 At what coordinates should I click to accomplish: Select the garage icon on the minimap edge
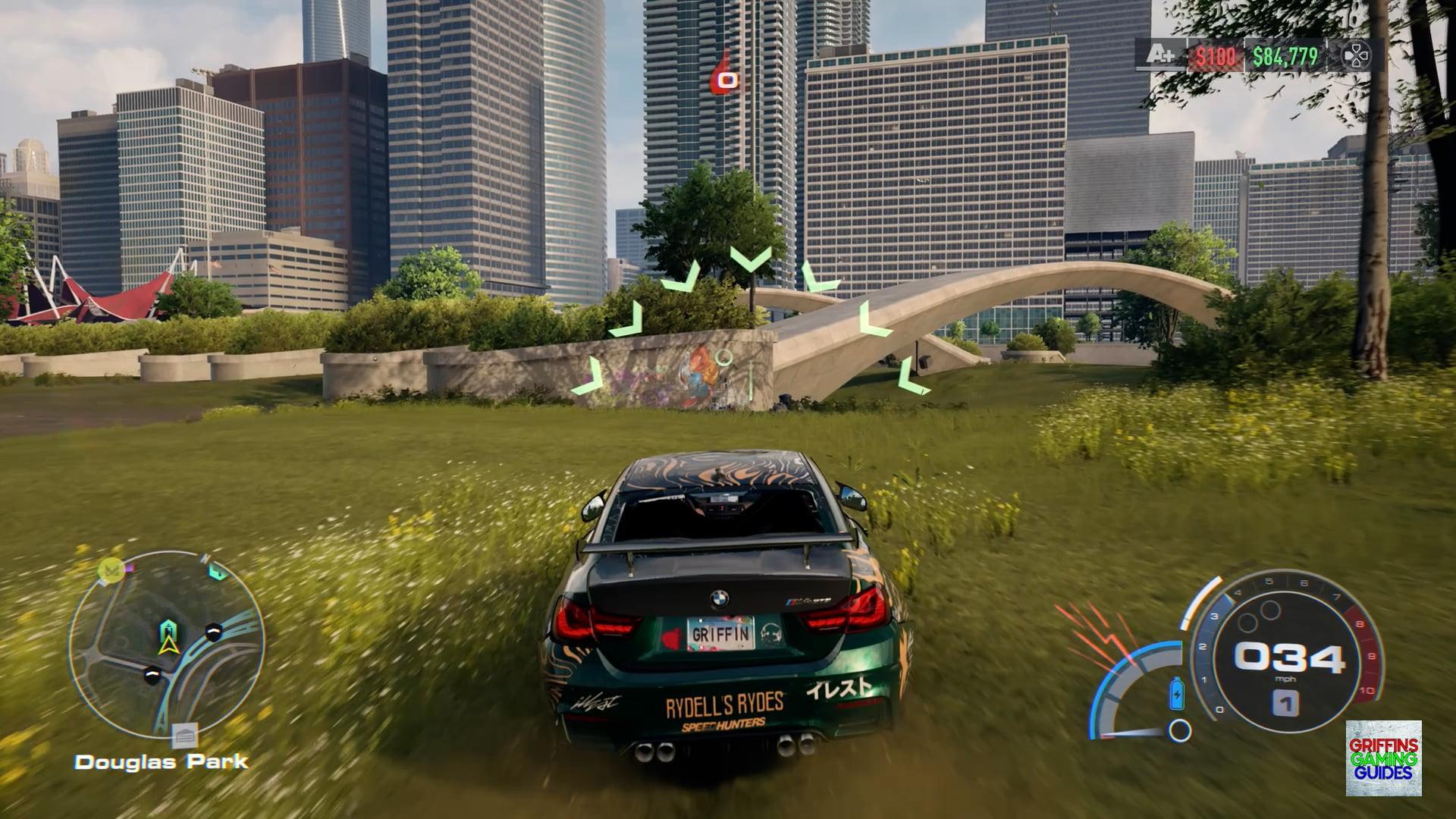point(185,735)
